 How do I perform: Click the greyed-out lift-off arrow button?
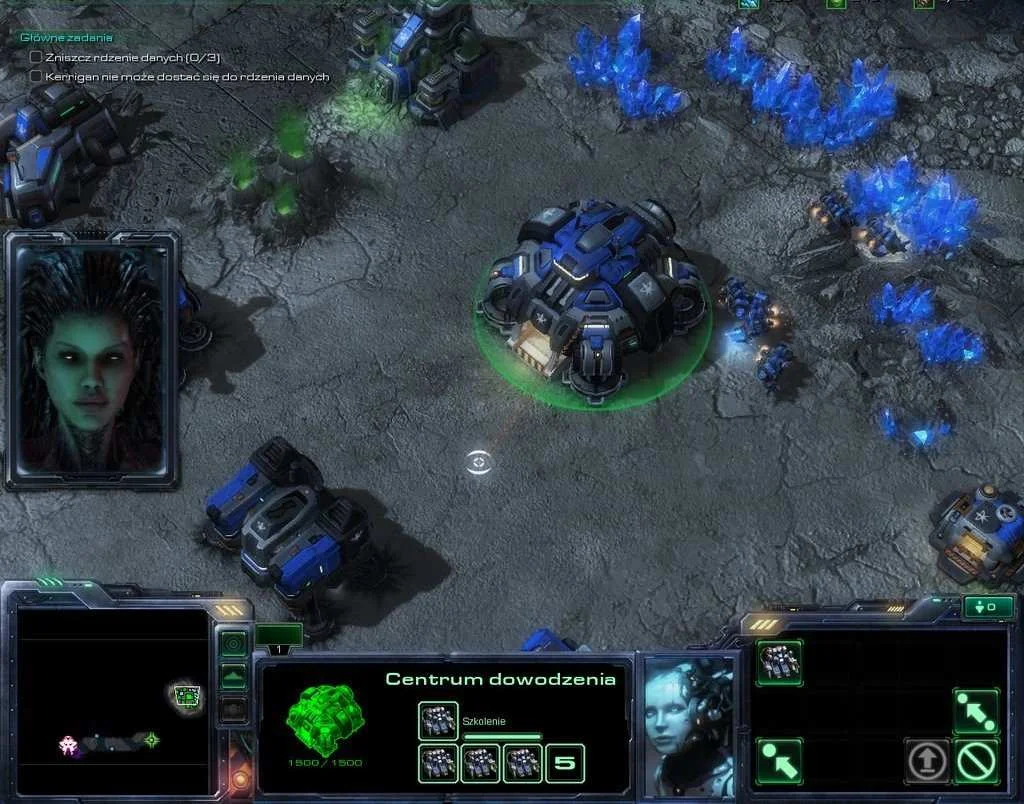(x=927, y=761)
